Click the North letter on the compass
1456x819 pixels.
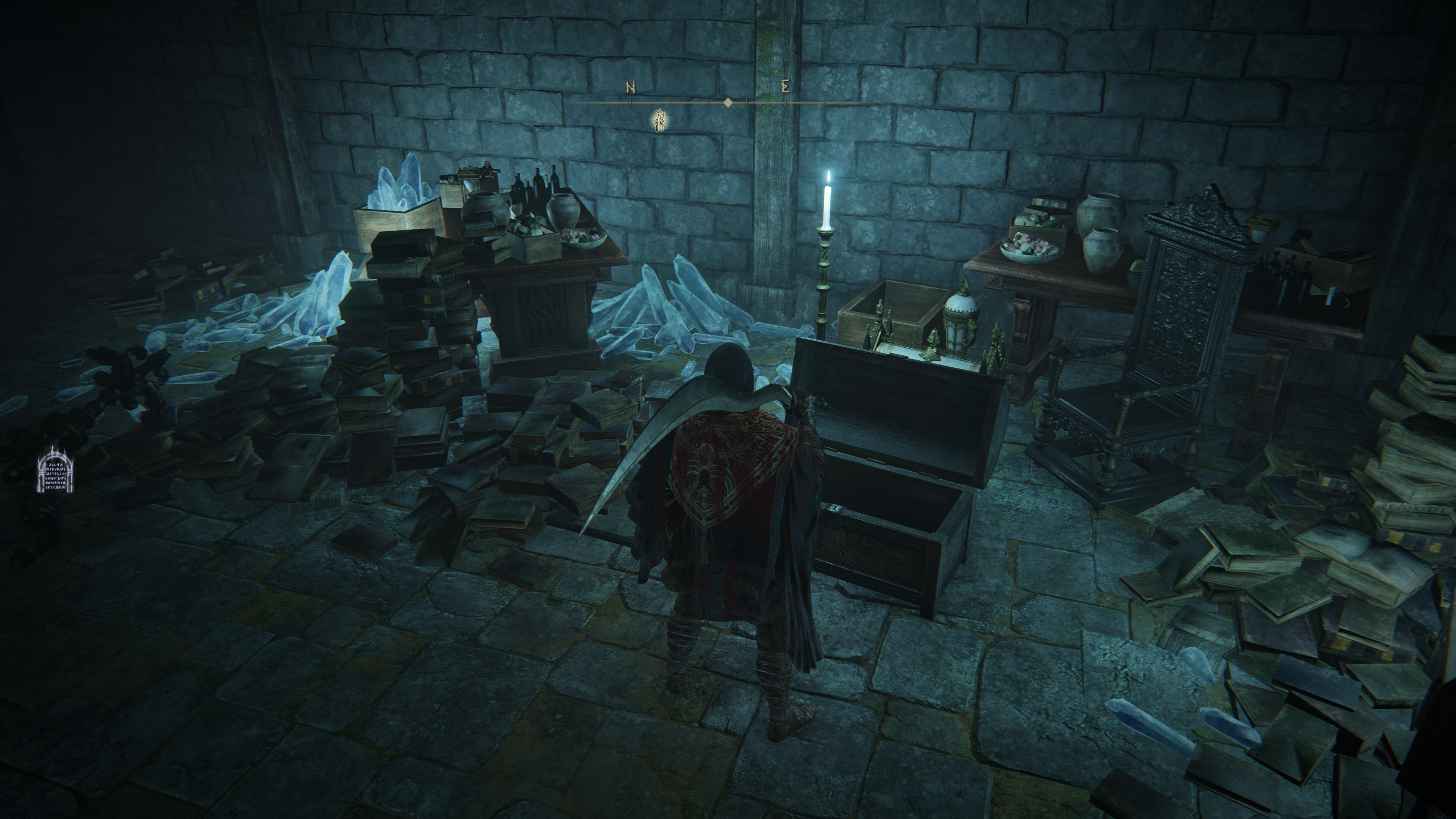tap(631, 88)
